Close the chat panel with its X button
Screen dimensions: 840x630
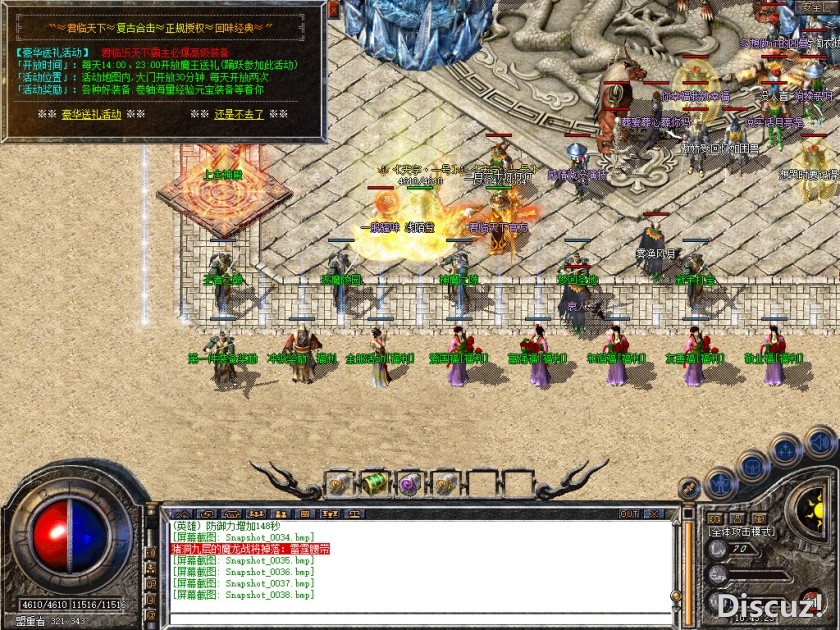(653, 514)
